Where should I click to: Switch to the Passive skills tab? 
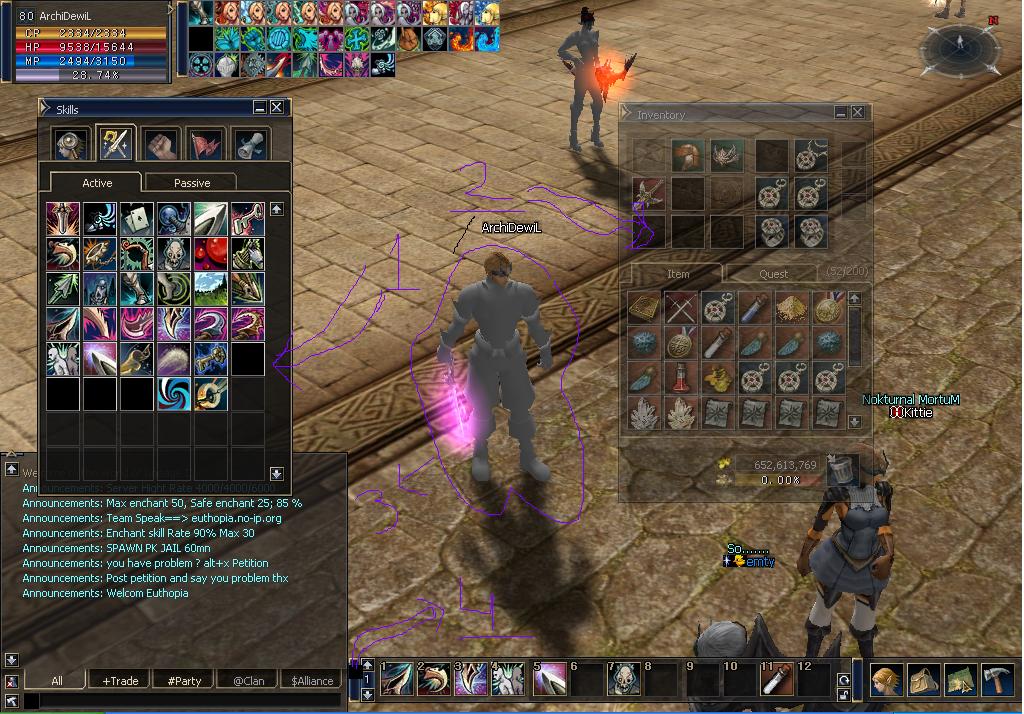[x=191, y=183]
